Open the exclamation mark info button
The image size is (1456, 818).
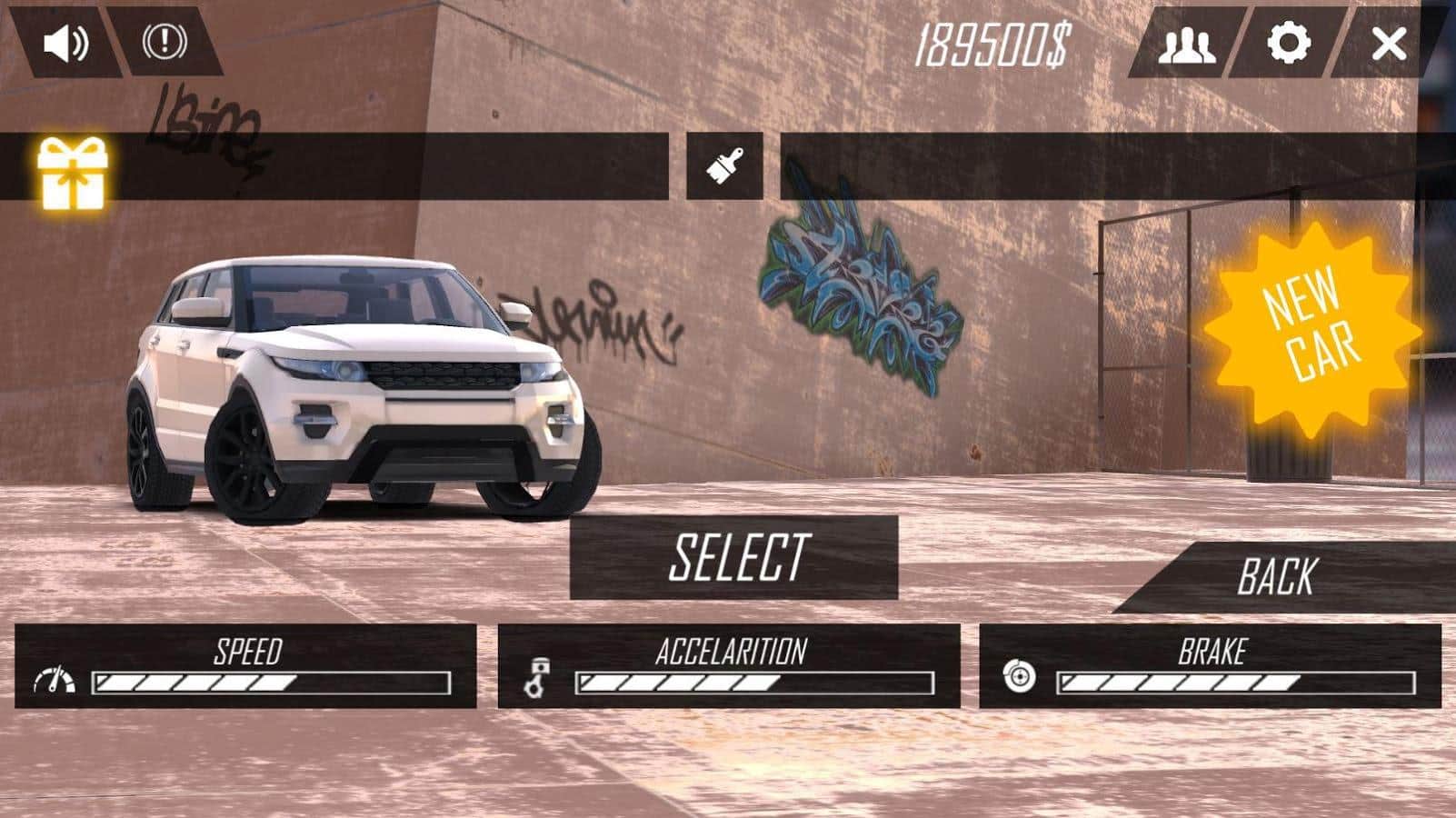pos(165,41)
